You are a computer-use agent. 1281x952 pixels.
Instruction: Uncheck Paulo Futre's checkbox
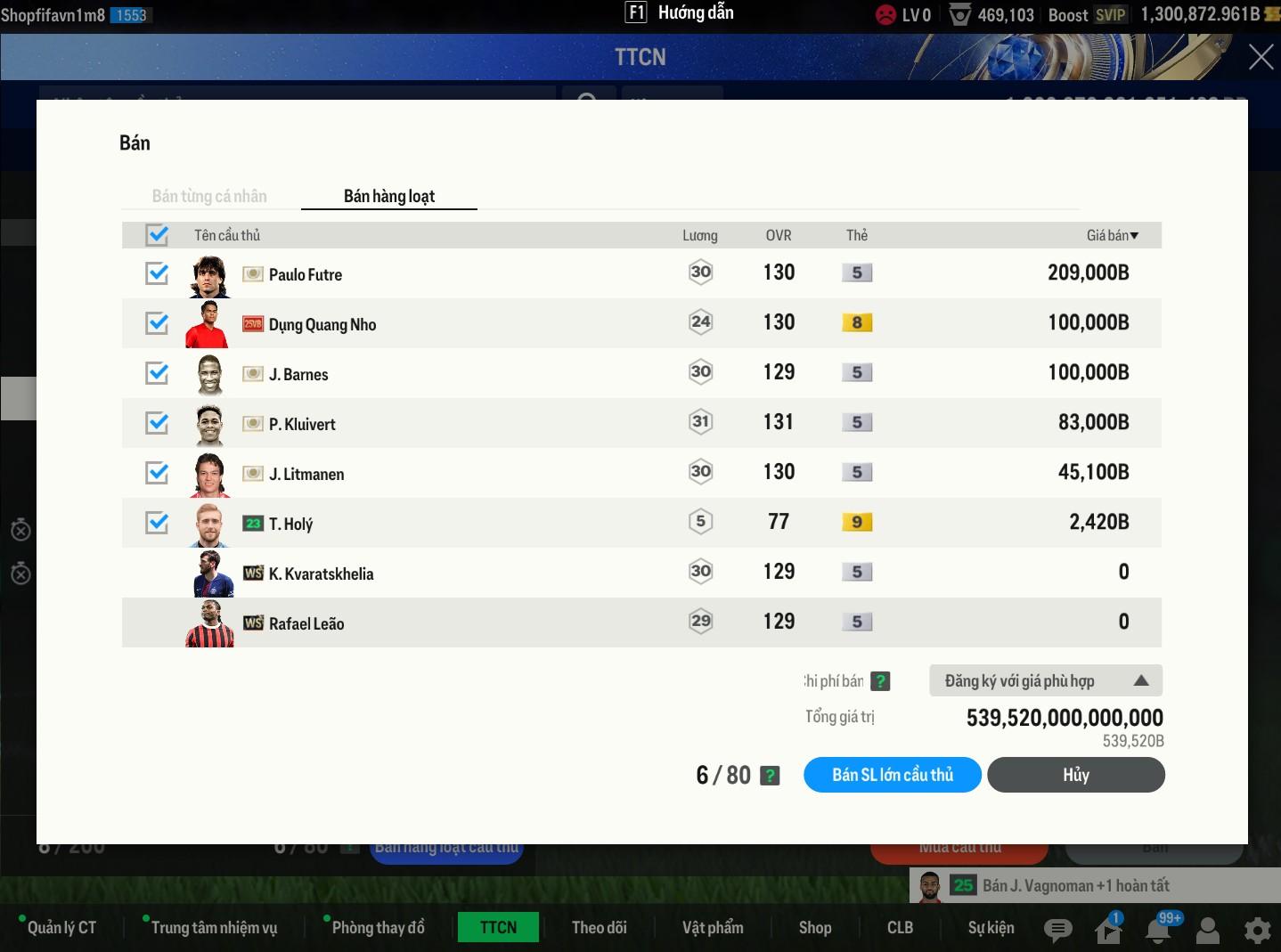[158, 273]
